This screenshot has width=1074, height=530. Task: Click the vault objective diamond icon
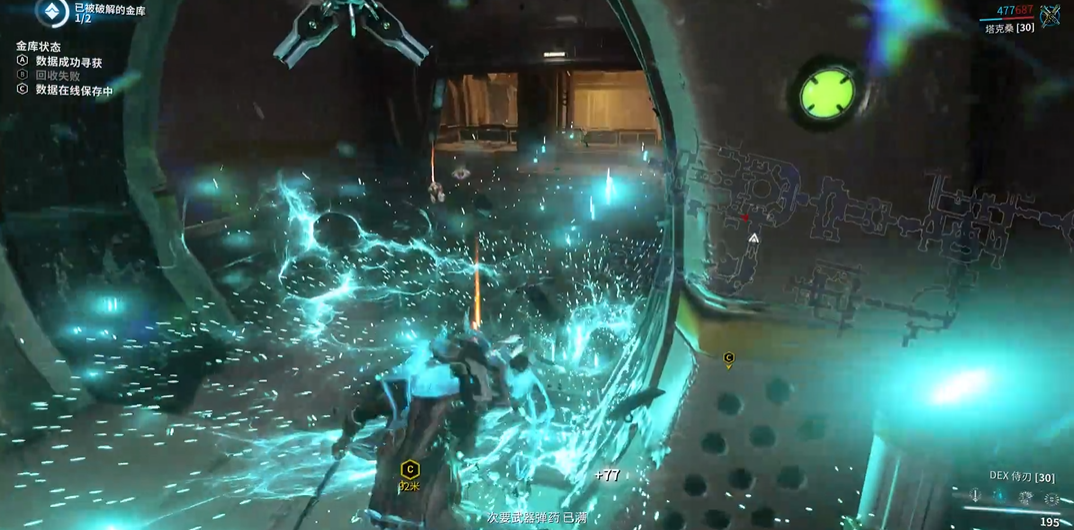coord(52,12)
